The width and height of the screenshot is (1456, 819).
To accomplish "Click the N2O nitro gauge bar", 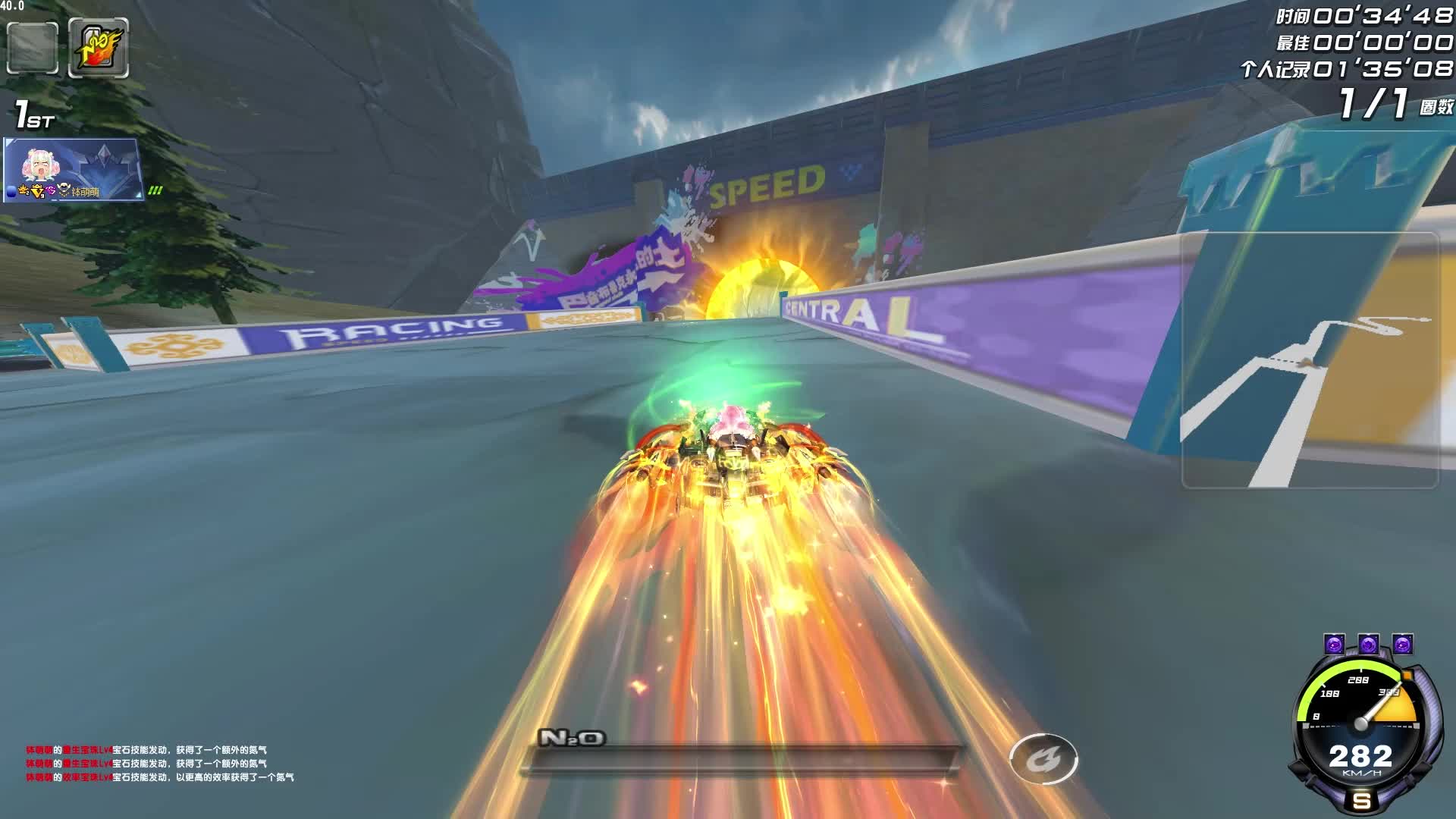I will click(742, 760).
